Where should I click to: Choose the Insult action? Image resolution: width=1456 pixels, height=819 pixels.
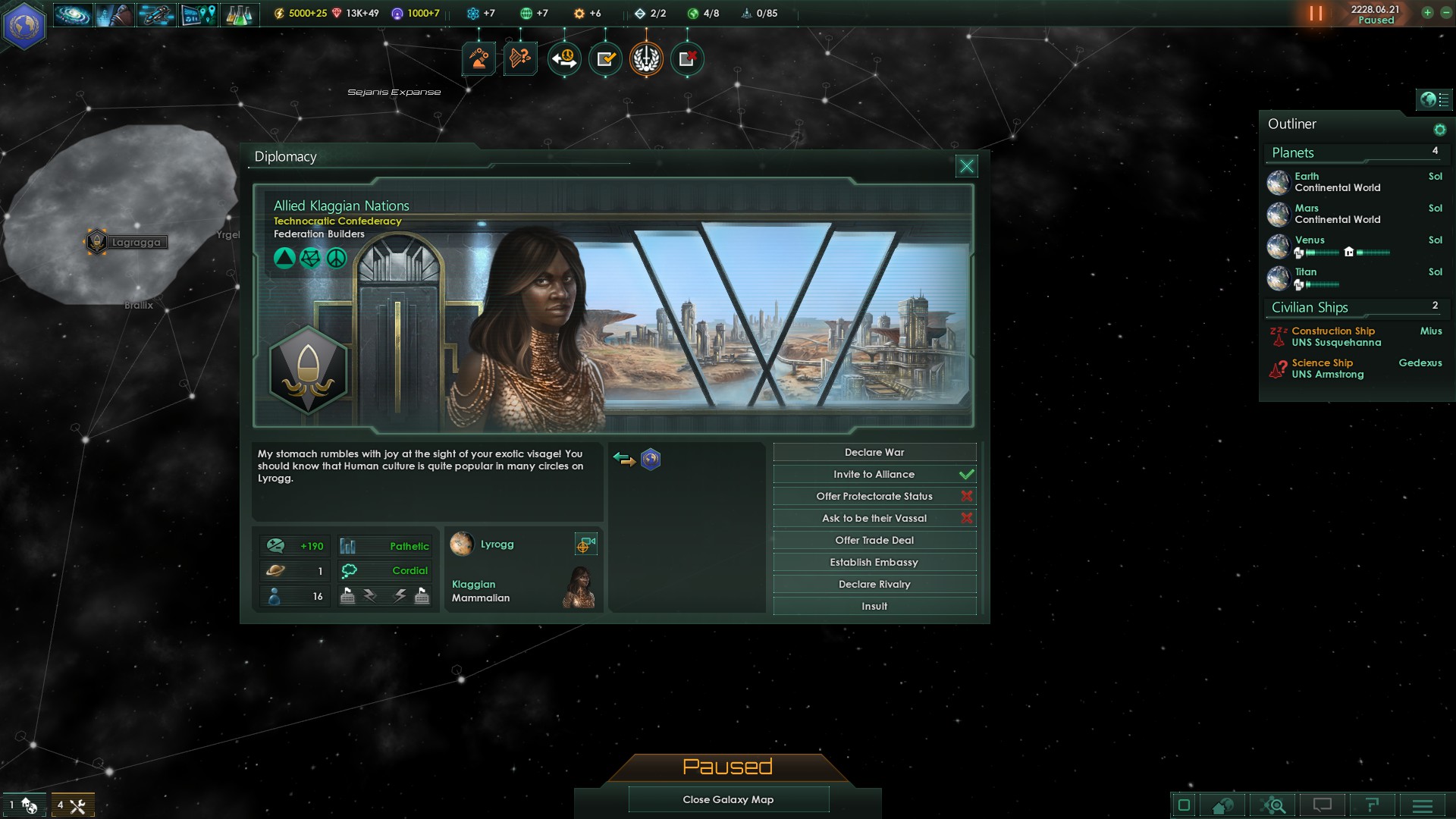click(874, 607)
